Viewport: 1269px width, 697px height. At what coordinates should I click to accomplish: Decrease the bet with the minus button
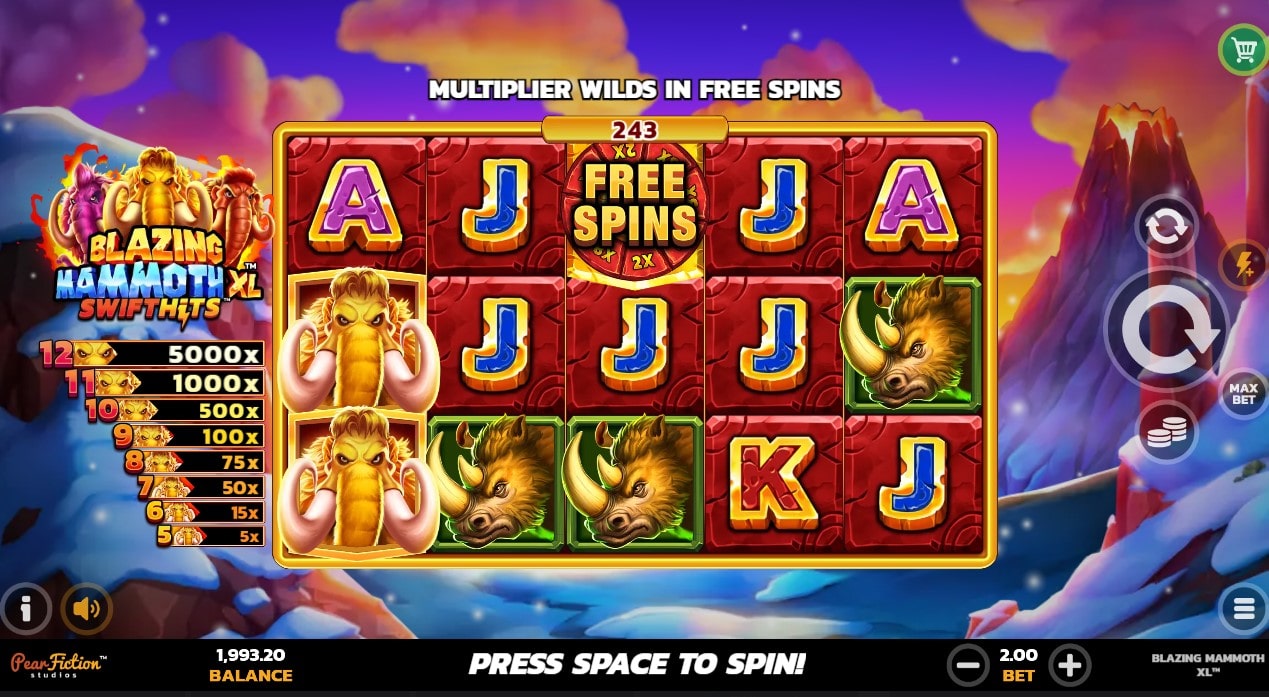coord(967,664)
